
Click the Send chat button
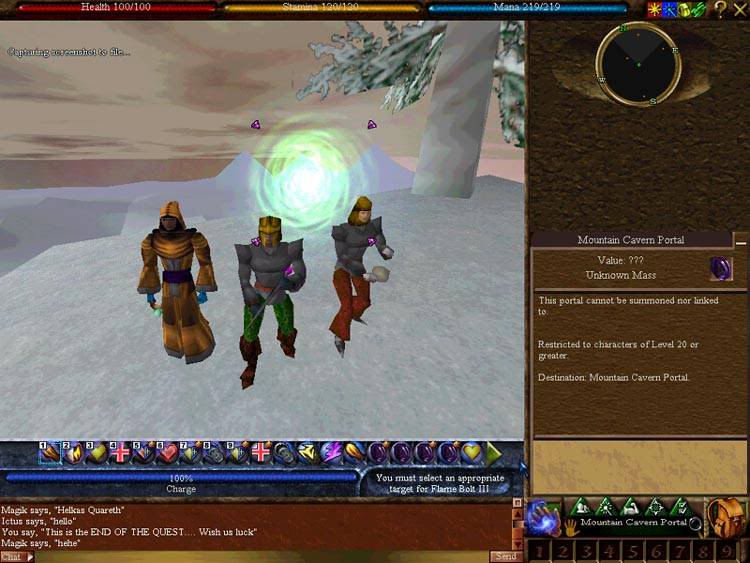[504, 556]
